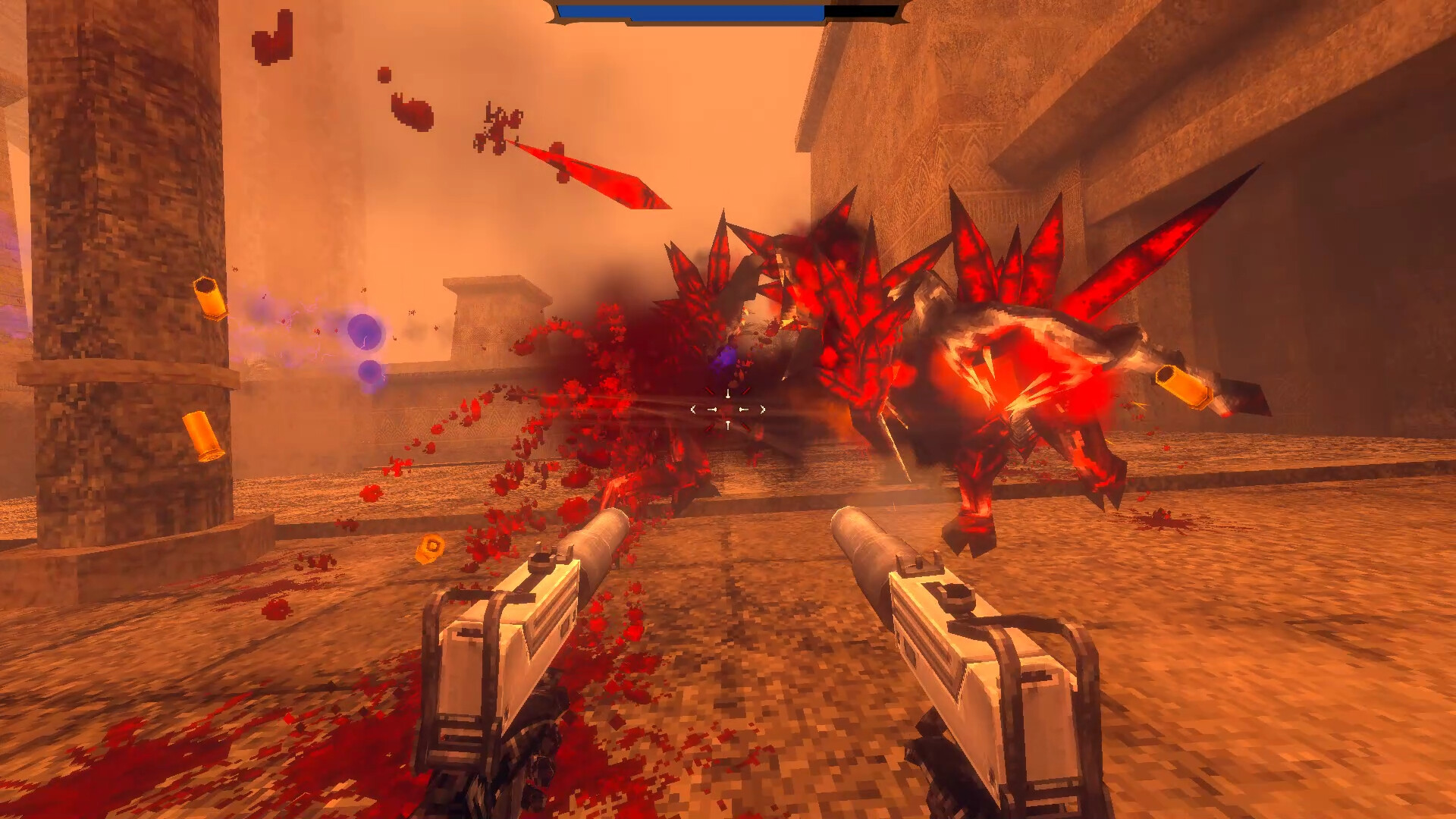Click the crosshair's right chevron marker

click(x=763, y=408)
